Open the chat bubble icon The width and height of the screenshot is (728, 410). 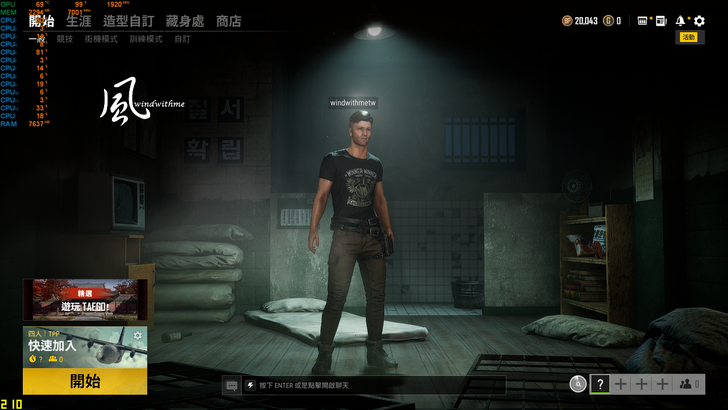tap(231, 384)
